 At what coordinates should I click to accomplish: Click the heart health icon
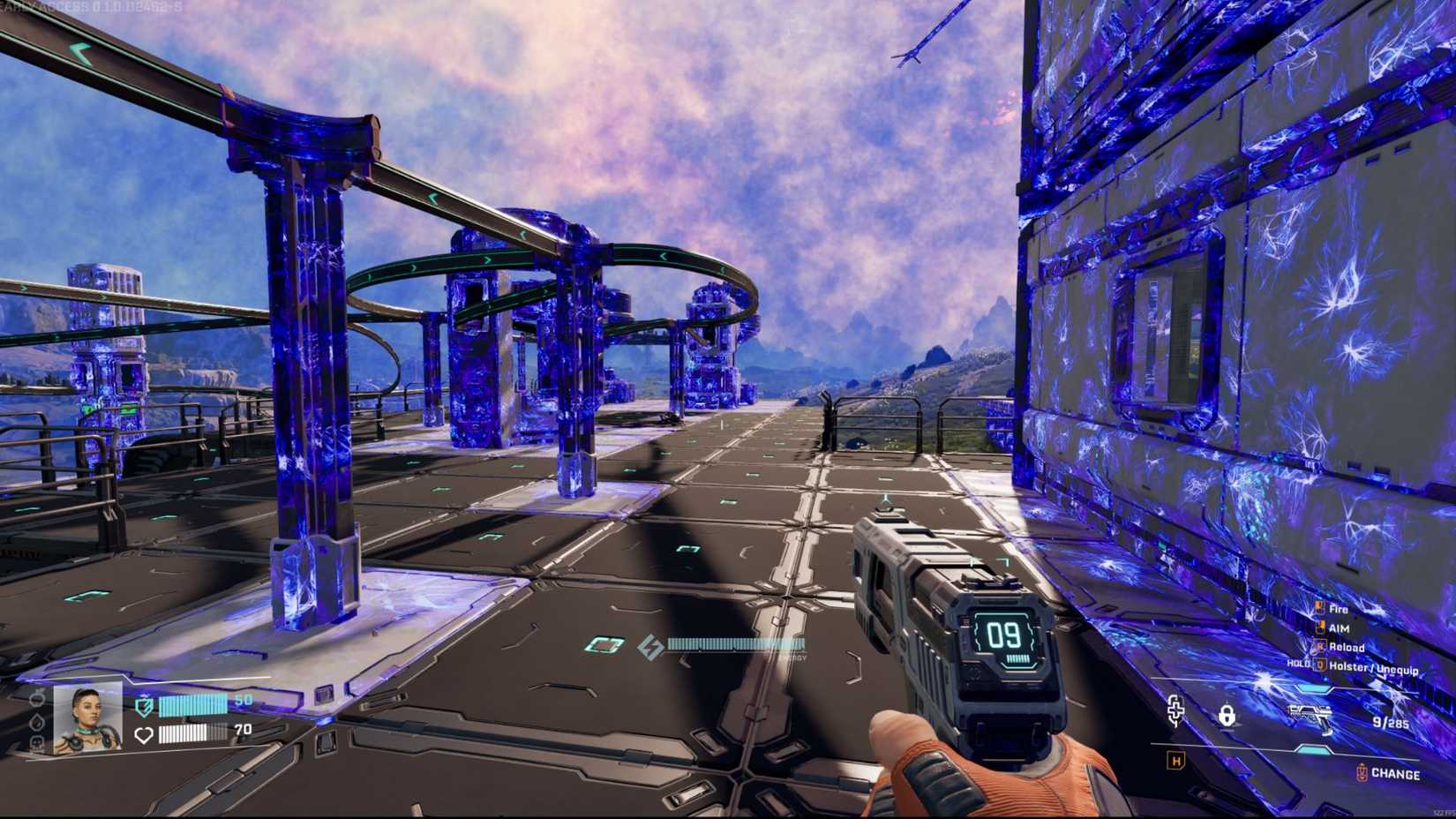click(144, 734)
